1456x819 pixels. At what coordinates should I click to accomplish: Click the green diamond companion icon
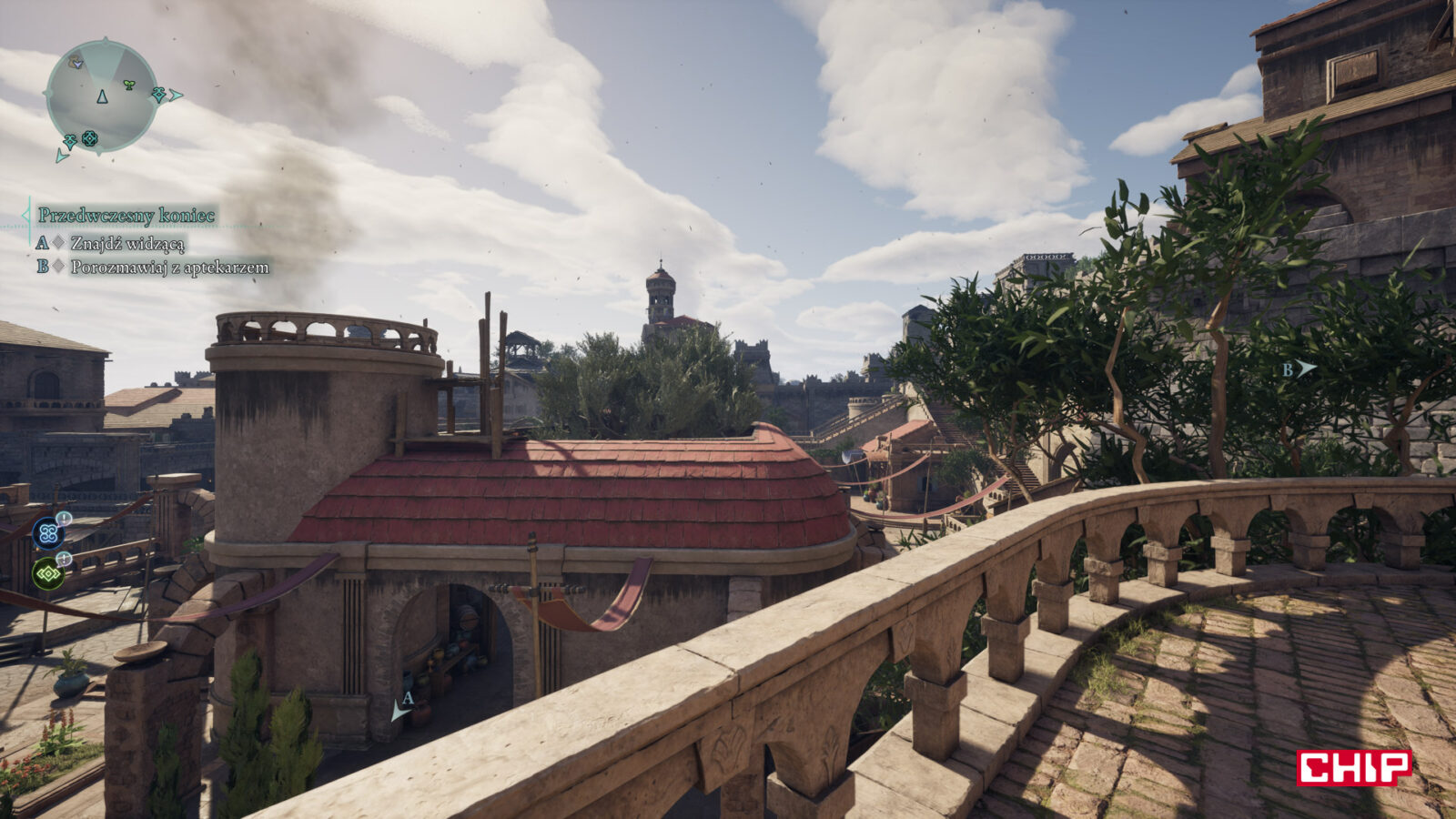pos(48,574)
